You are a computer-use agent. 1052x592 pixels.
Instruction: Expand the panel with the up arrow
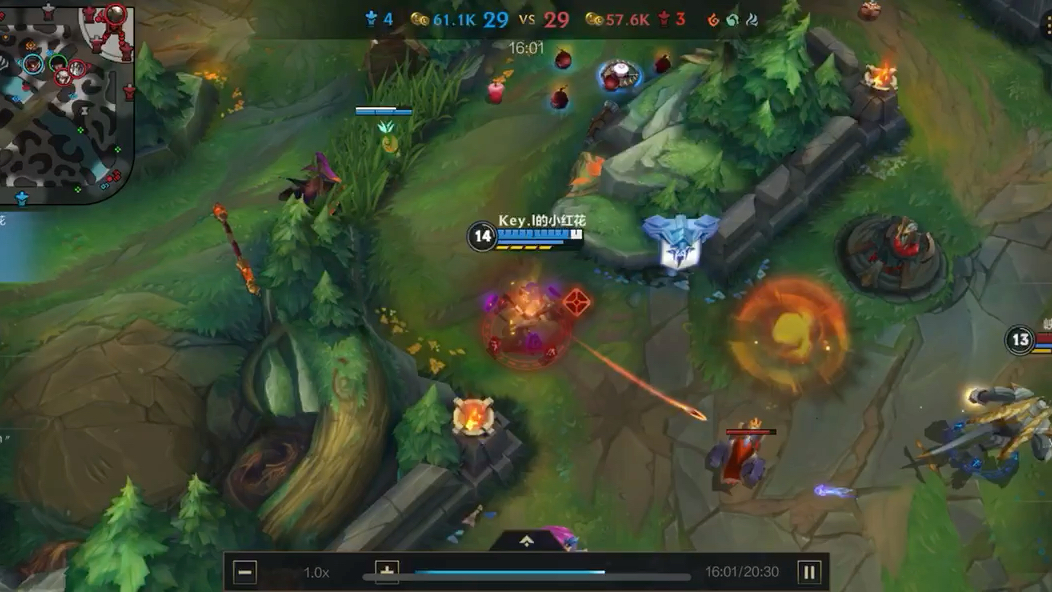[527, 541]
